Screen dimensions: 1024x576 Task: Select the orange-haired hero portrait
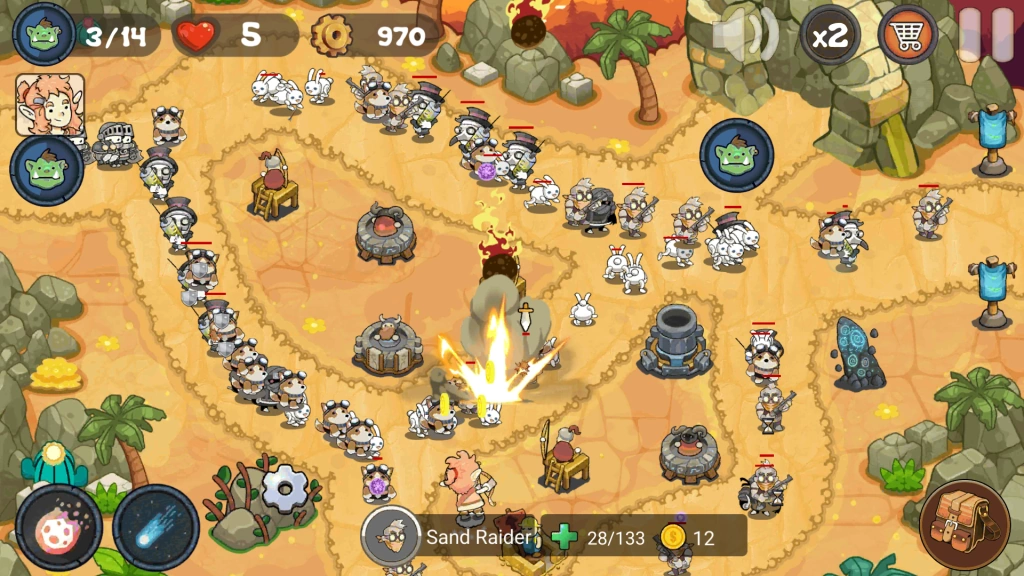[x=49, y=105]
